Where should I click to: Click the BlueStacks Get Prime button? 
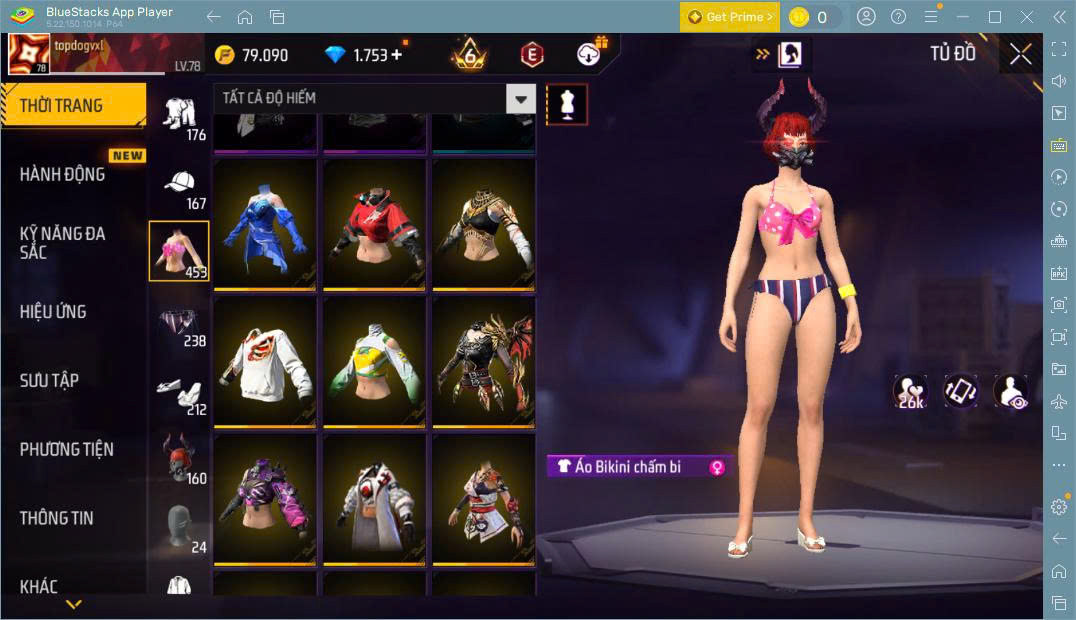(729, 17)
